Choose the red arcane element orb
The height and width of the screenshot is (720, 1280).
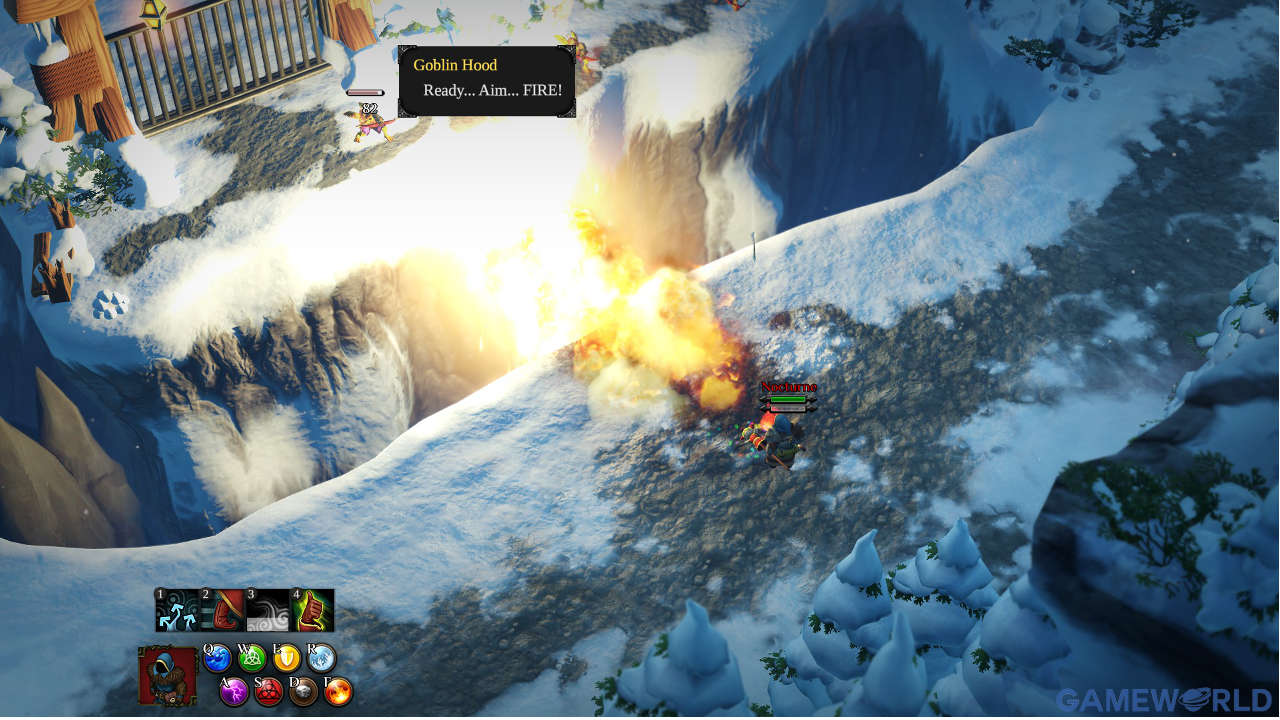[269, 691]
